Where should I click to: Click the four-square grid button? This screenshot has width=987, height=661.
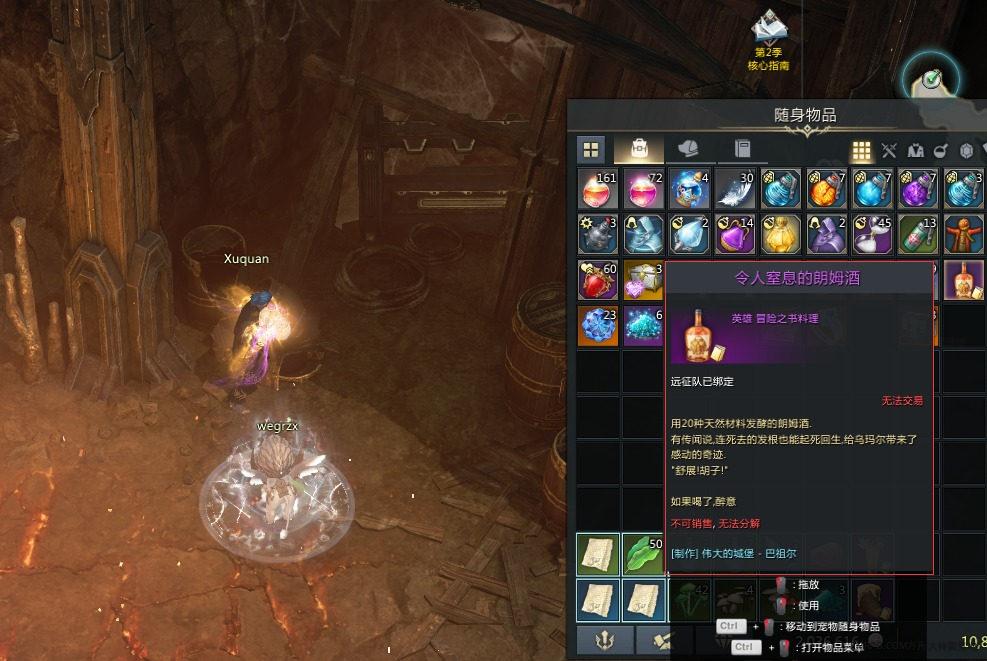pyautogui.click(x=591, y=150)
